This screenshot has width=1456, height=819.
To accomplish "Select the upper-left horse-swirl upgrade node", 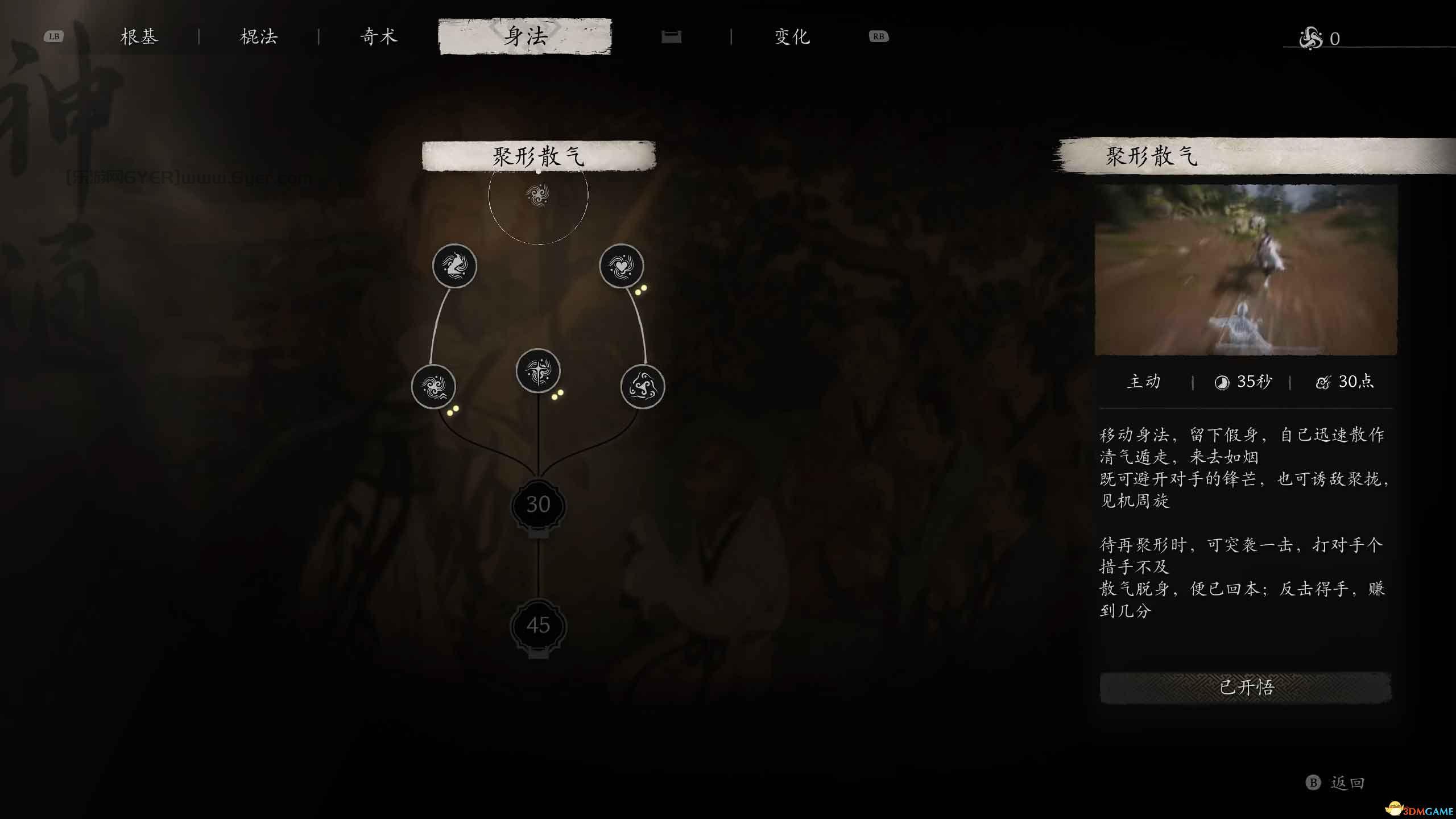I will coord(454,266).
